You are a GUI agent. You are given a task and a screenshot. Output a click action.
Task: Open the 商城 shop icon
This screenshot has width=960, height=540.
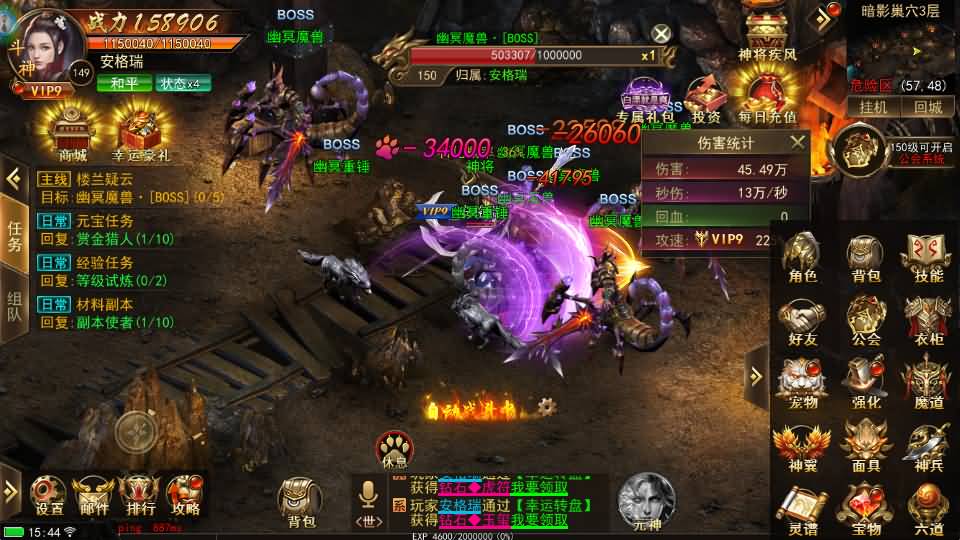click(72, 131)
